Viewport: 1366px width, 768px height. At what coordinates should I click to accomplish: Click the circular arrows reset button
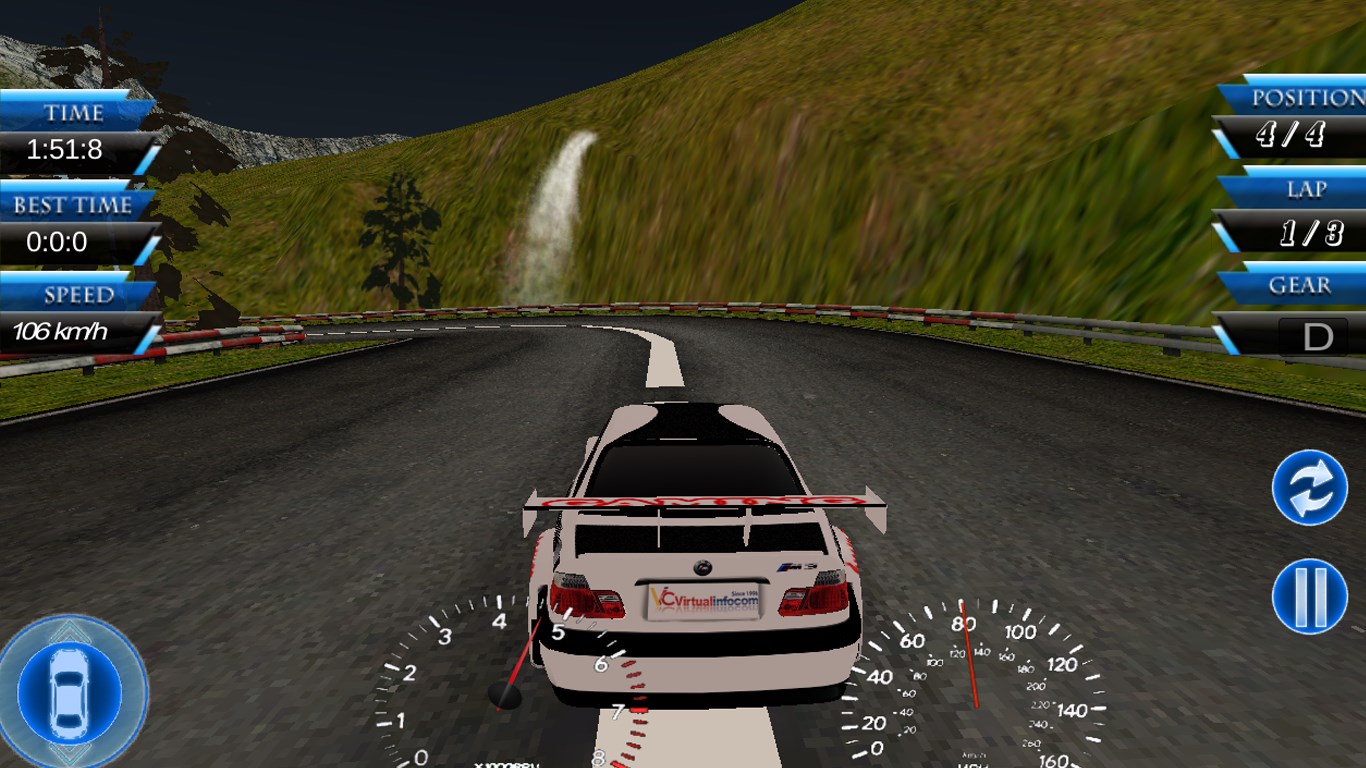pyautogui.click(x=1309, y=488)
